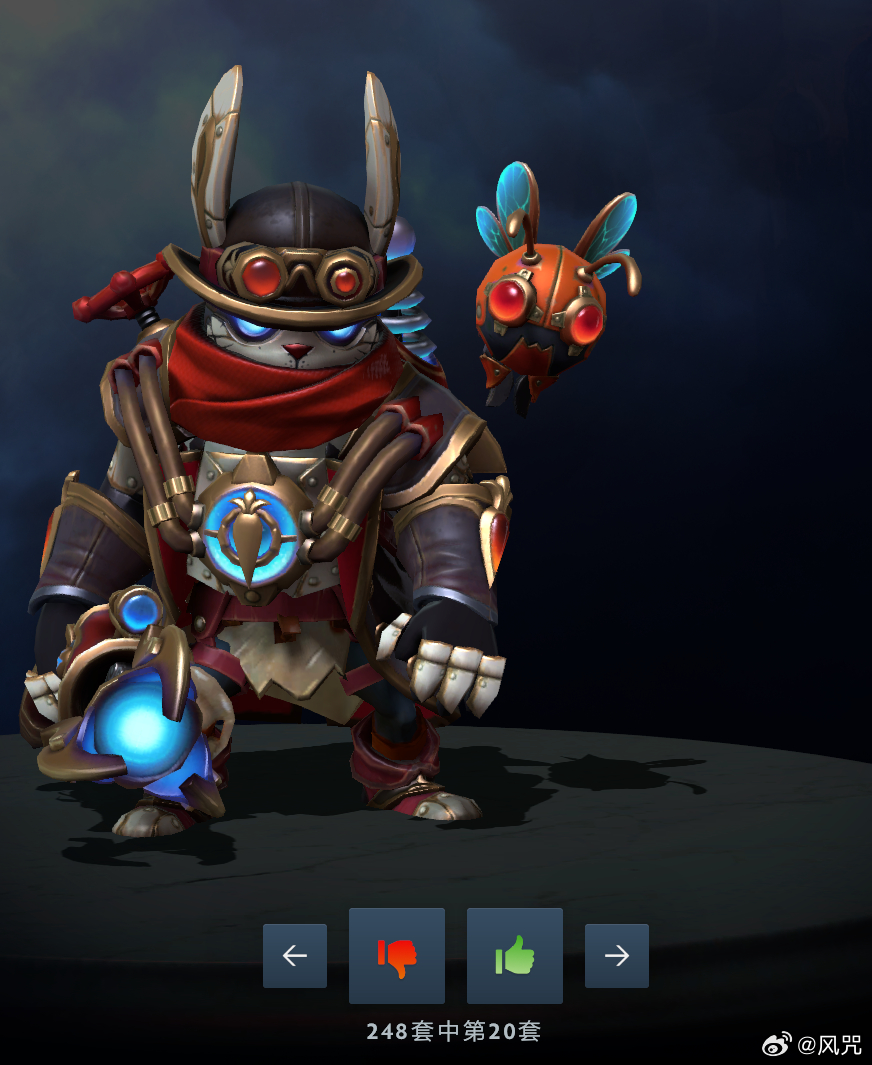Image resolution: width=872 pixels, height=1065 pixels.
Task: Vote thumbs down on this set
Action: tap(397, 956)
